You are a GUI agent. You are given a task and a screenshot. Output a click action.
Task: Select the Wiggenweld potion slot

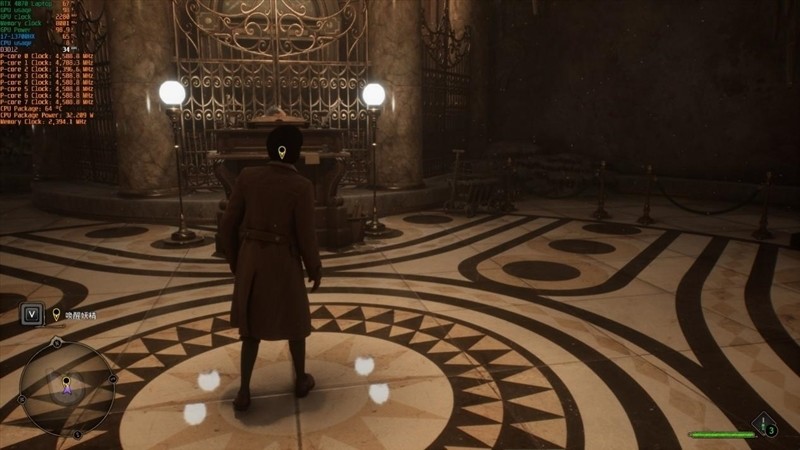765,427
